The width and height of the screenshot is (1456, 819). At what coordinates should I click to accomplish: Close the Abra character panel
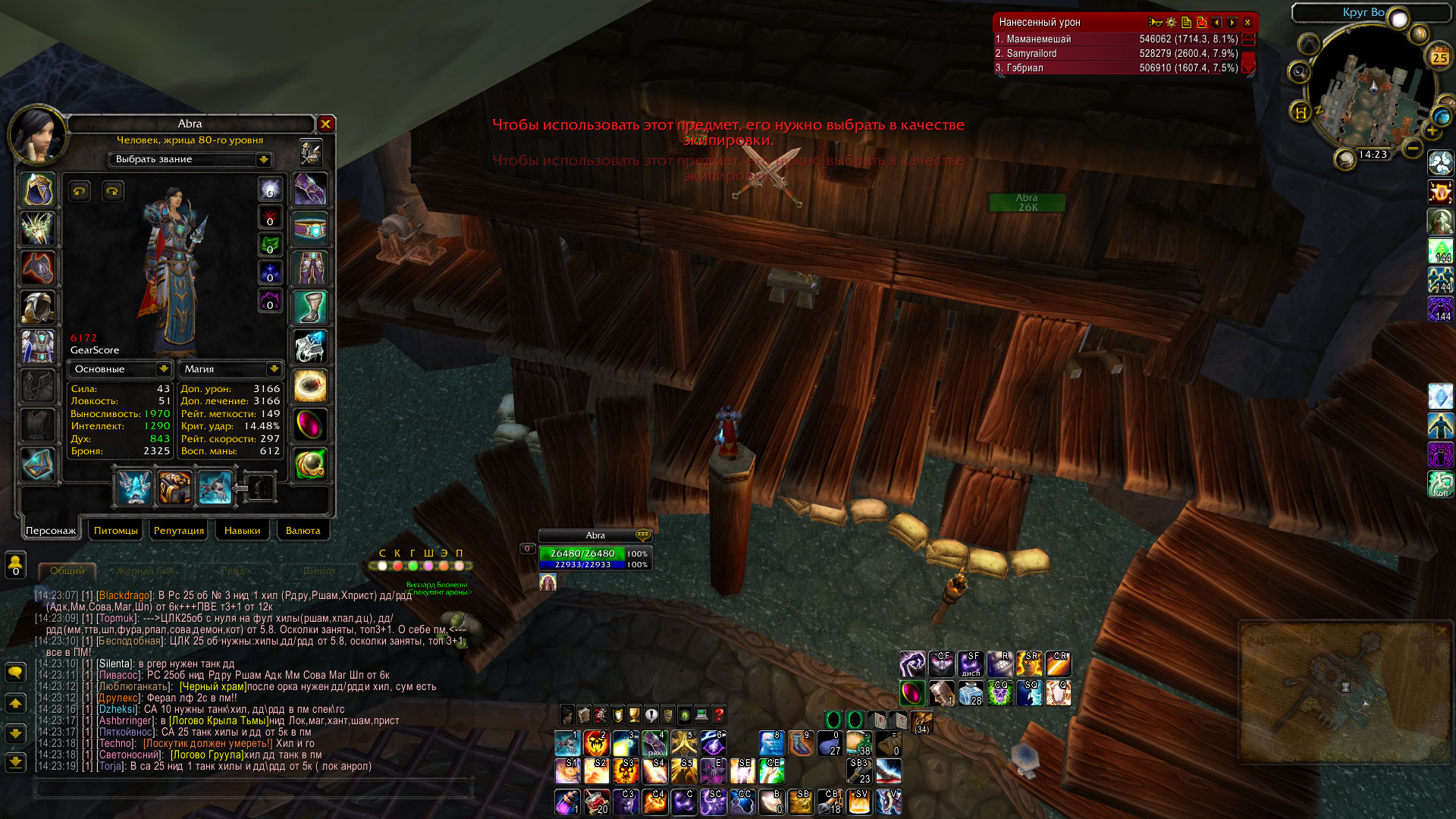(x=325, y=124)
